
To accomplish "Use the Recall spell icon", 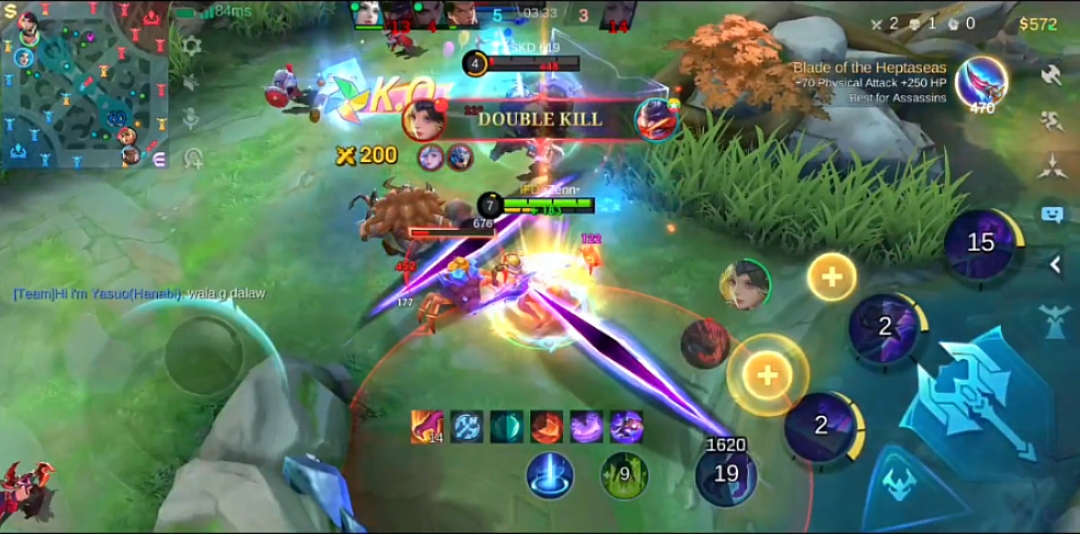I will pos(550,474).
